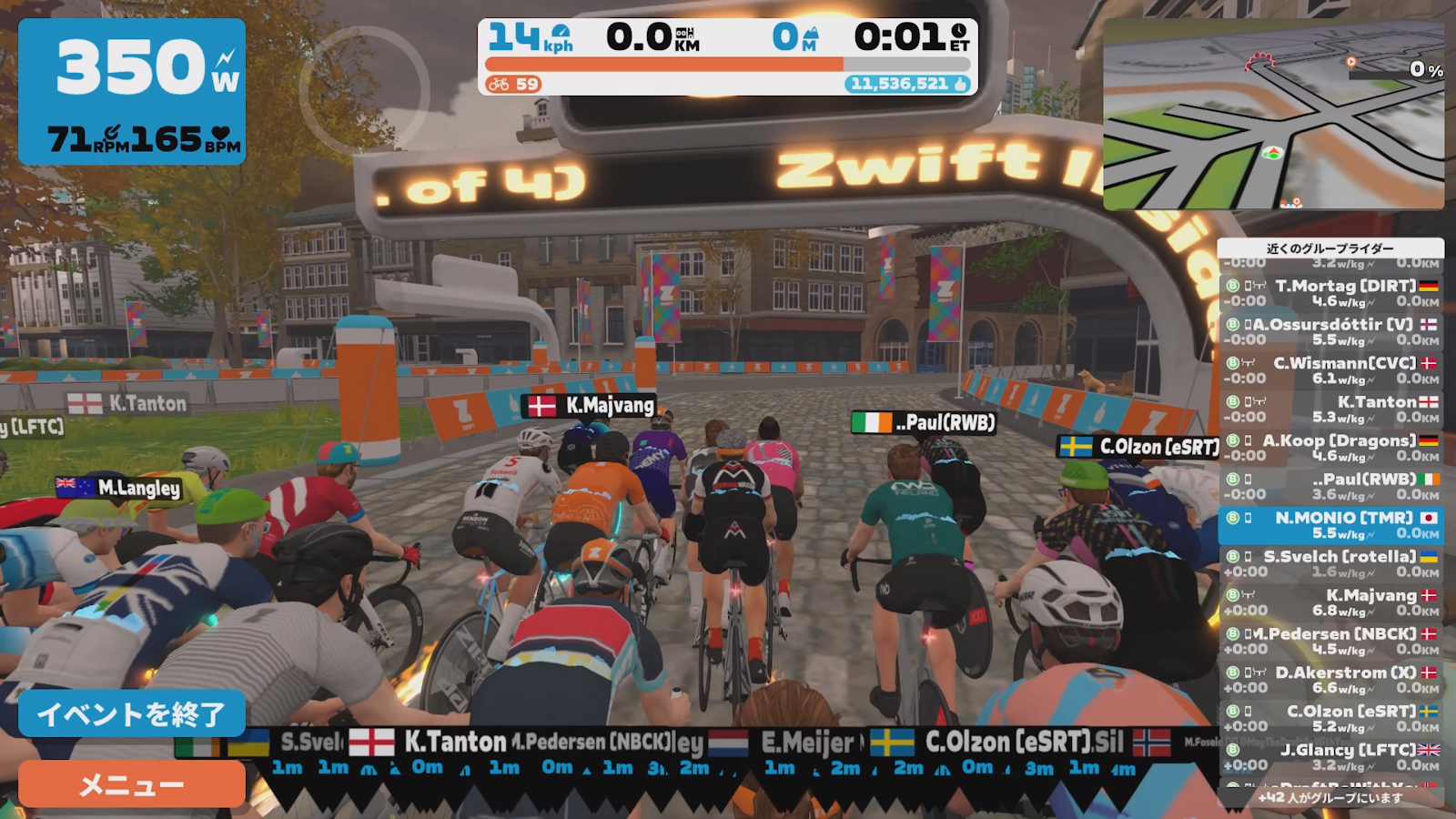The width and height of the screenshot is (1456, 819).
Task: Click the 350 W power panel
Action: (132, 91)
